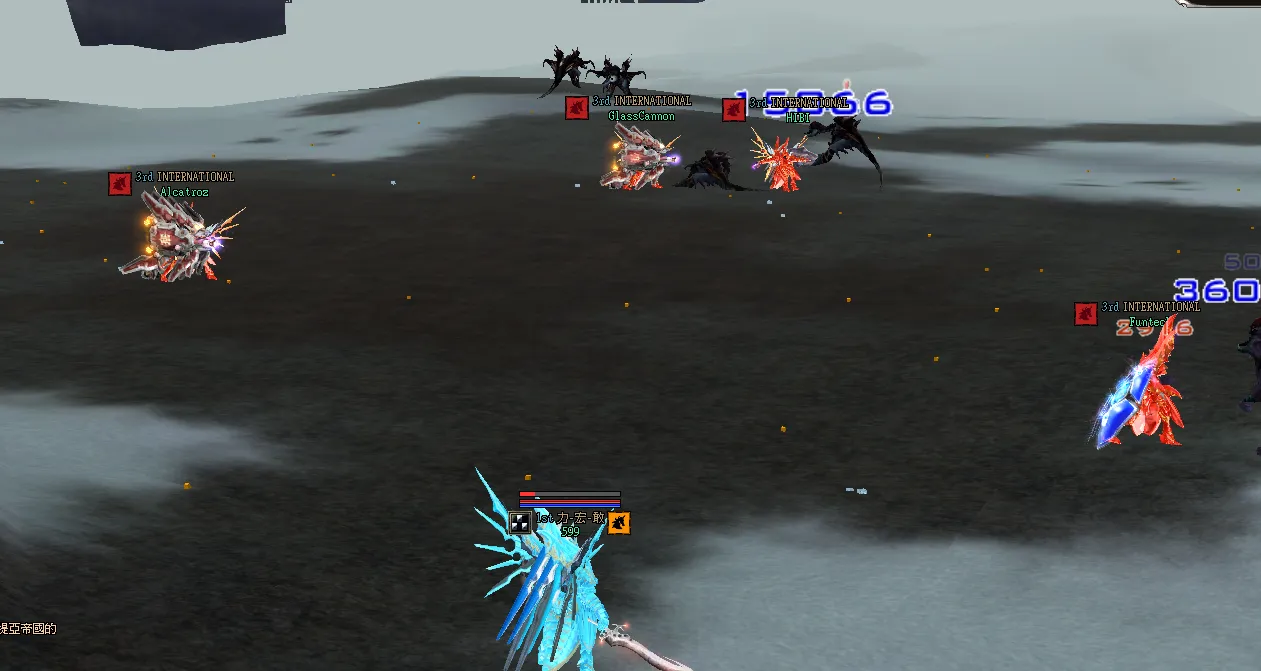Choose the HIBI player nameplate

[797, 117]
